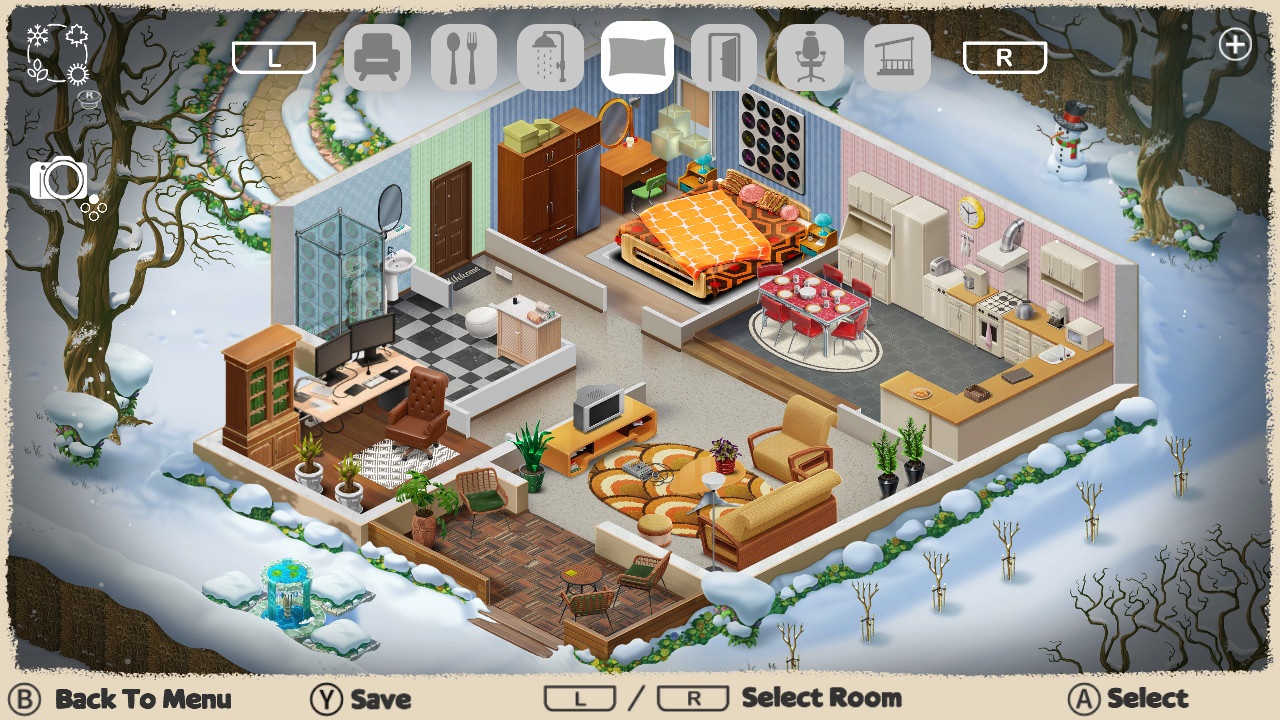Open the balcony room icon
Screen dimensions: 1280x720
(x=897, y=57)
